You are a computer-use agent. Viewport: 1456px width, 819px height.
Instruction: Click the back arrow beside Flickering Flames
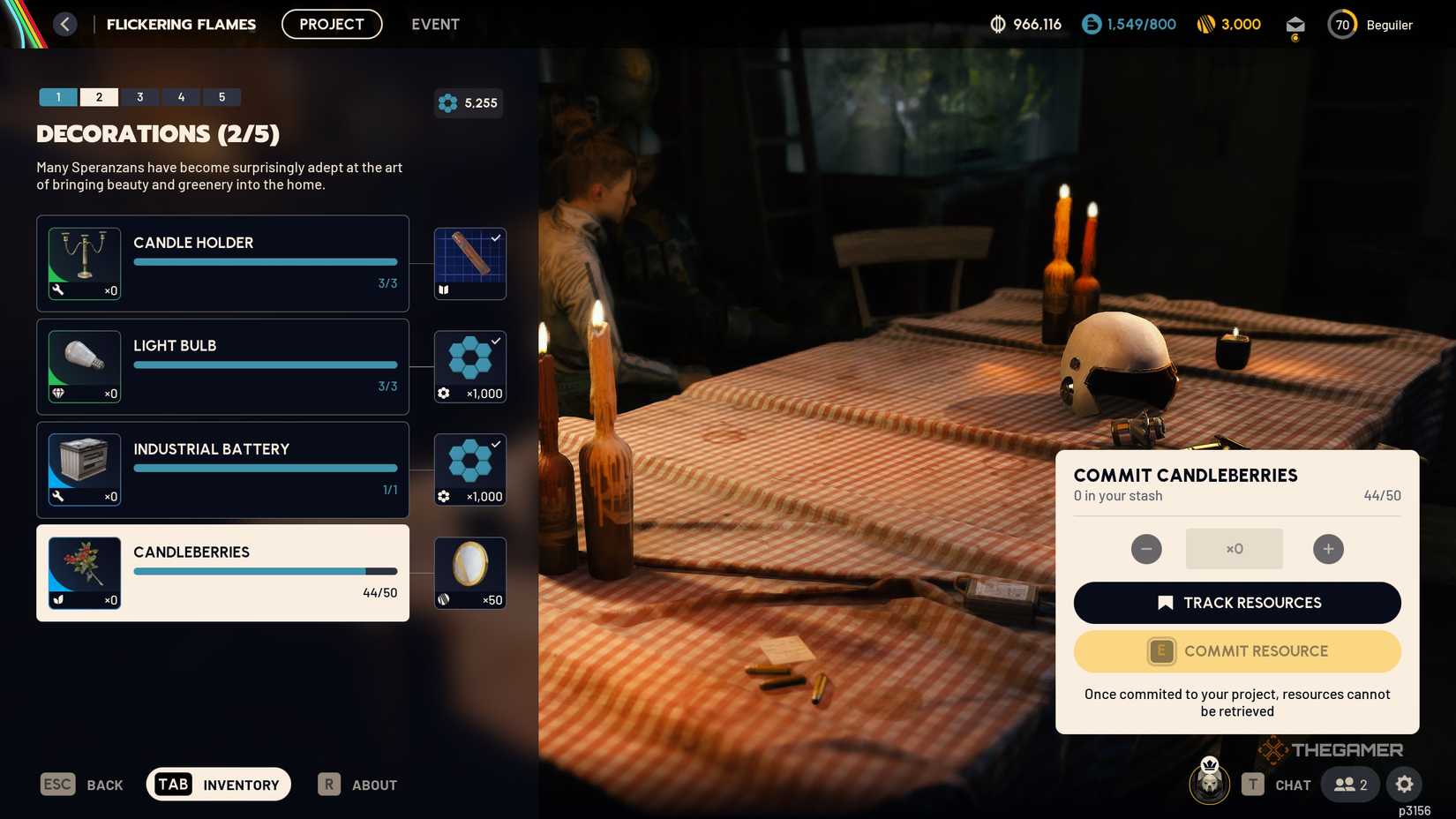click(64, 24)
